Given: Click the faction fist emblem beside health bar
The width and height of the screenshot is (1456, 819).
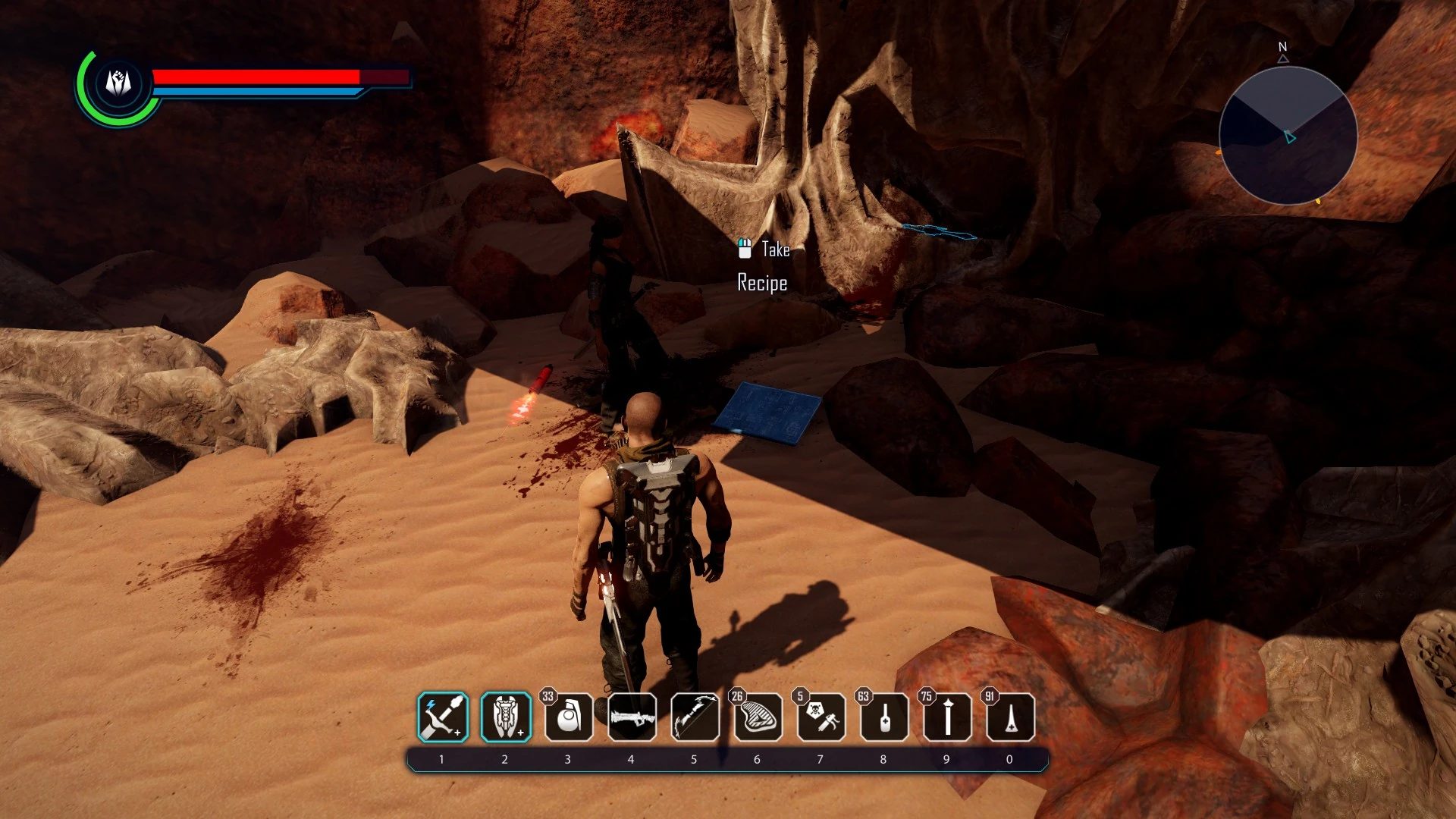Looking at the screenshot, I should click(x=118, y=83).
